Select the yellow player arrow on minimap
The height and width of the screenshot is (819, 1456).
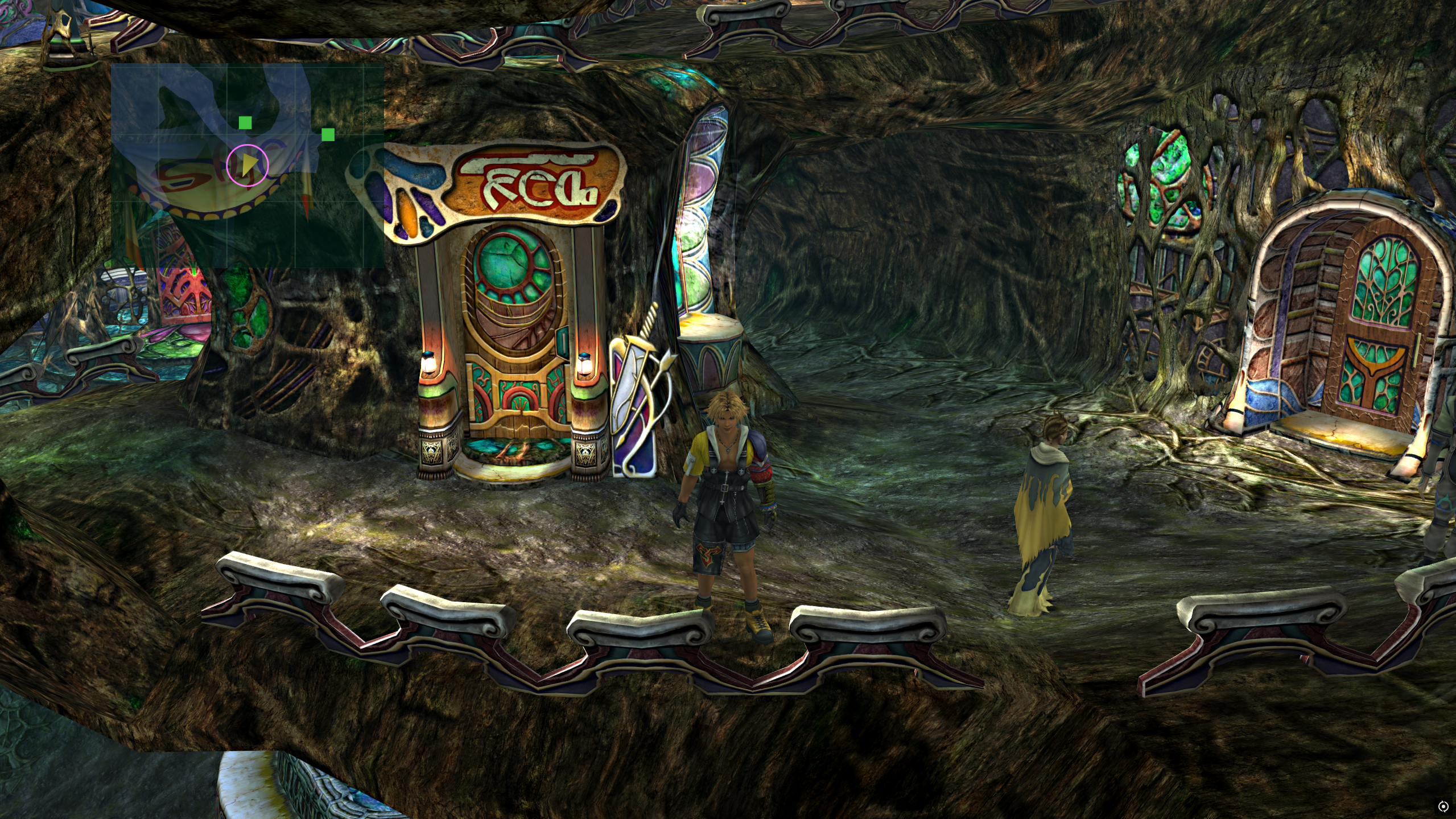248,165
